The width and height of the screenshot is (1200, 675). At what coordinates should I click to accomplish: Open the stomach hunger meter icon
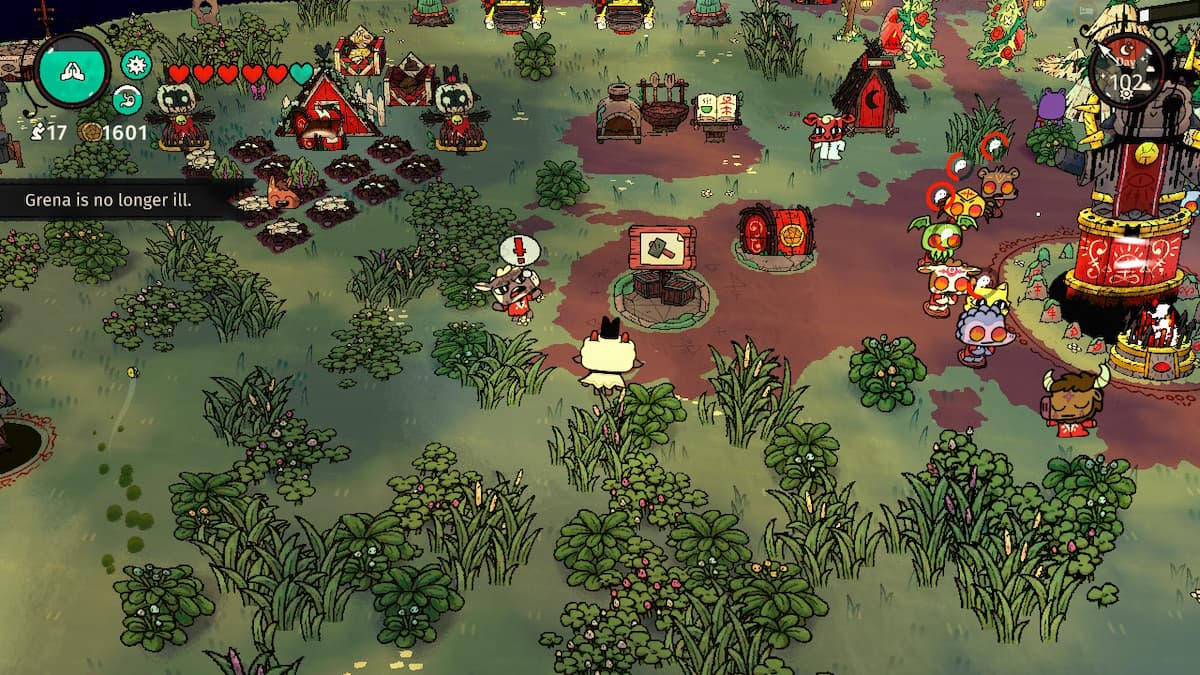pyautogui.click(x=129, y=99)
